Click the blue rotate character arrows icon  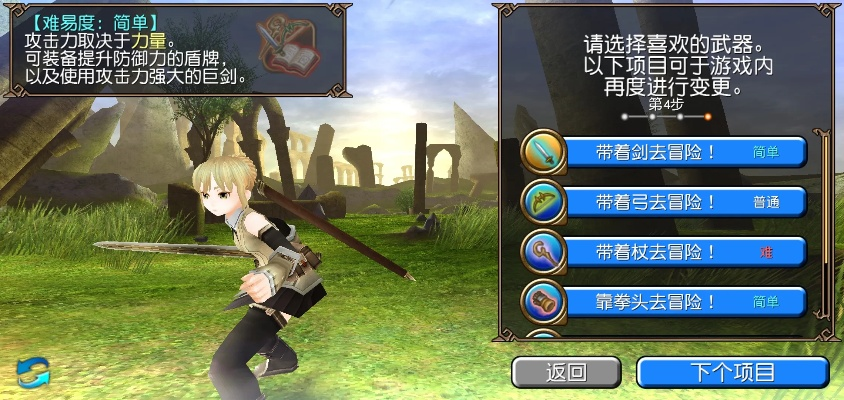pos(33,371)
